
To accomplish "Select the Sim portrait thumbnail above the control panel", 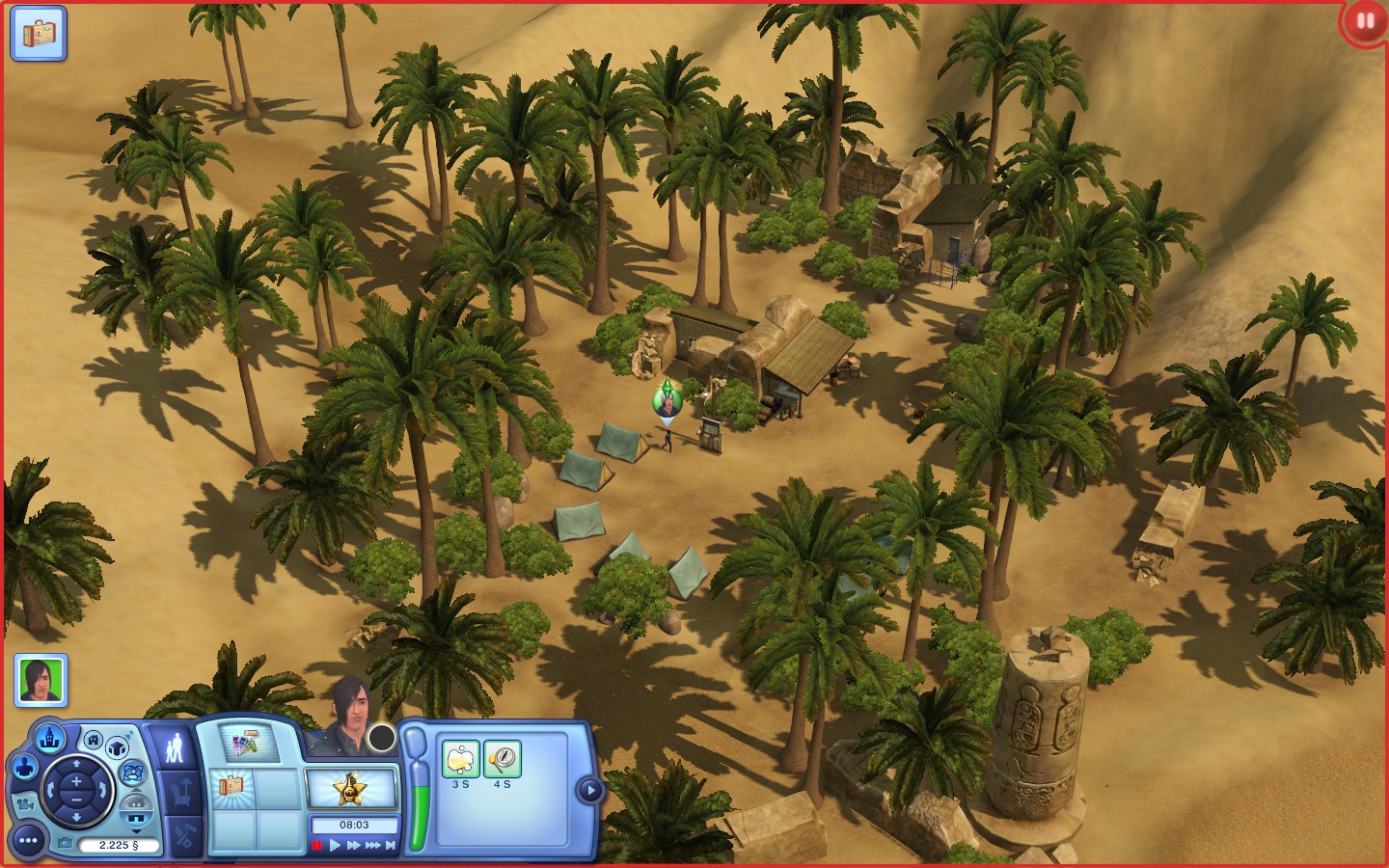I will point(41,680).
